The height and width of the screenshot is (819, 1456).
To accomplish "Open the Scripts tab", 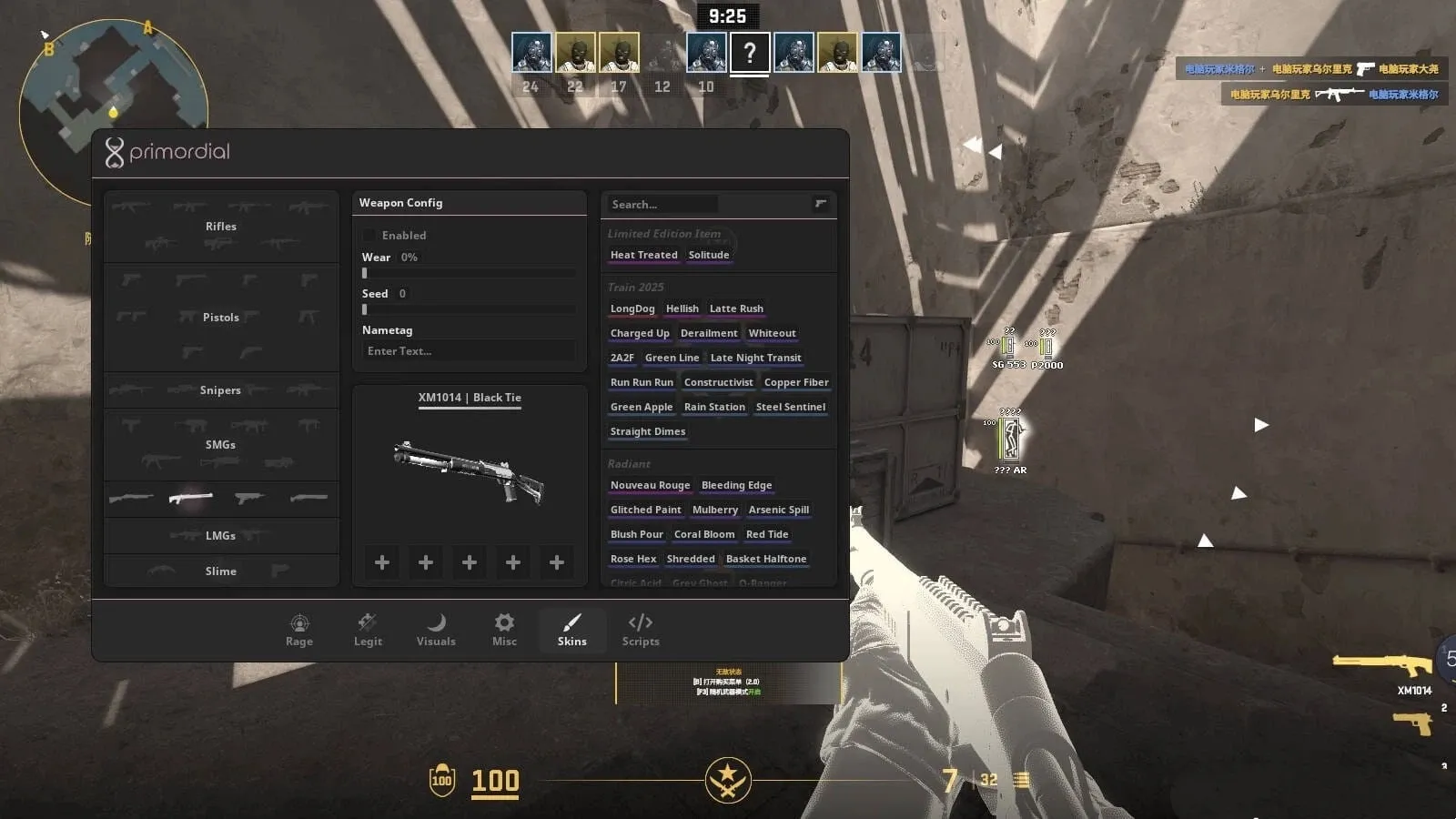I will coord(641,630).
